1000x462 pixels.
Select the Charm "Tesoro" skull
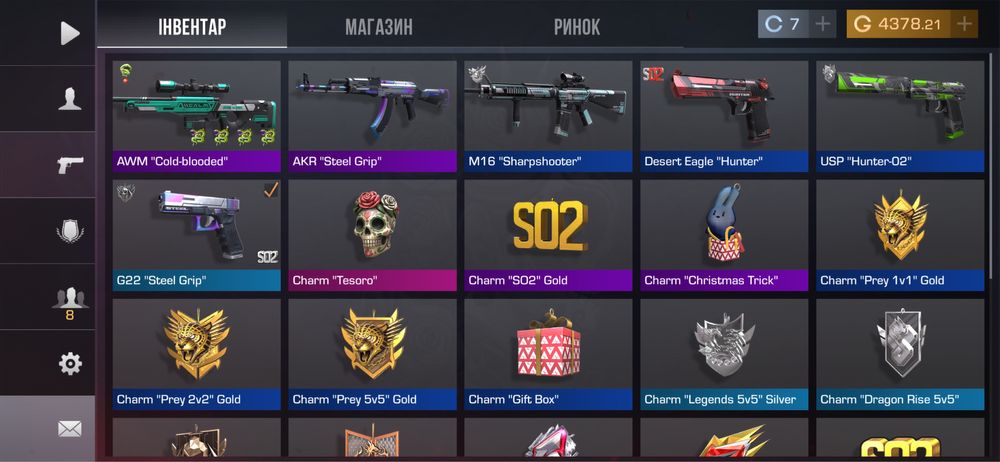click(x=373, y=235)
